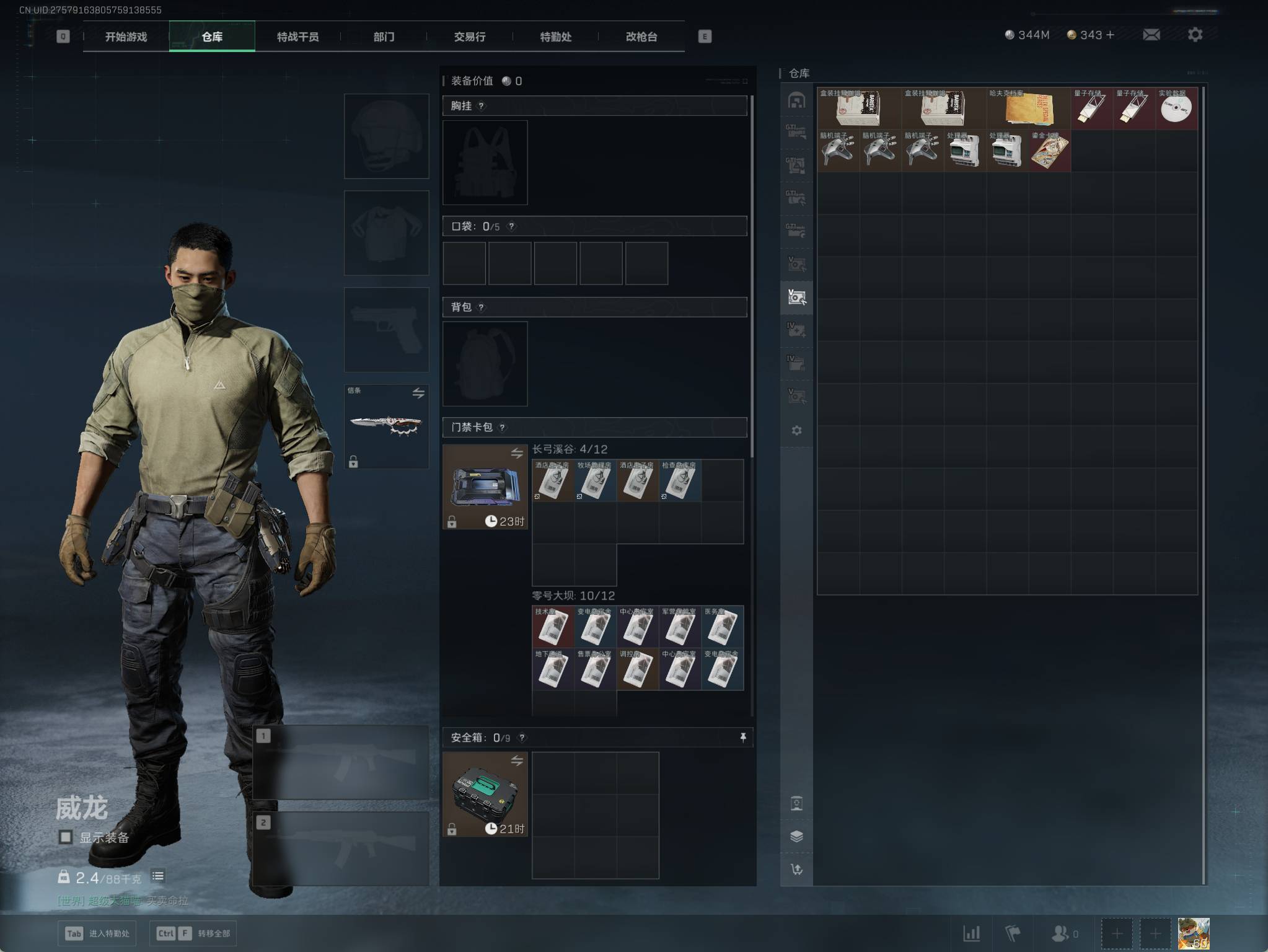The height and width of the screenshot is (952, 1268).
Task: Switch to the 特战干员 operators tab
Action: pos(297,37)
